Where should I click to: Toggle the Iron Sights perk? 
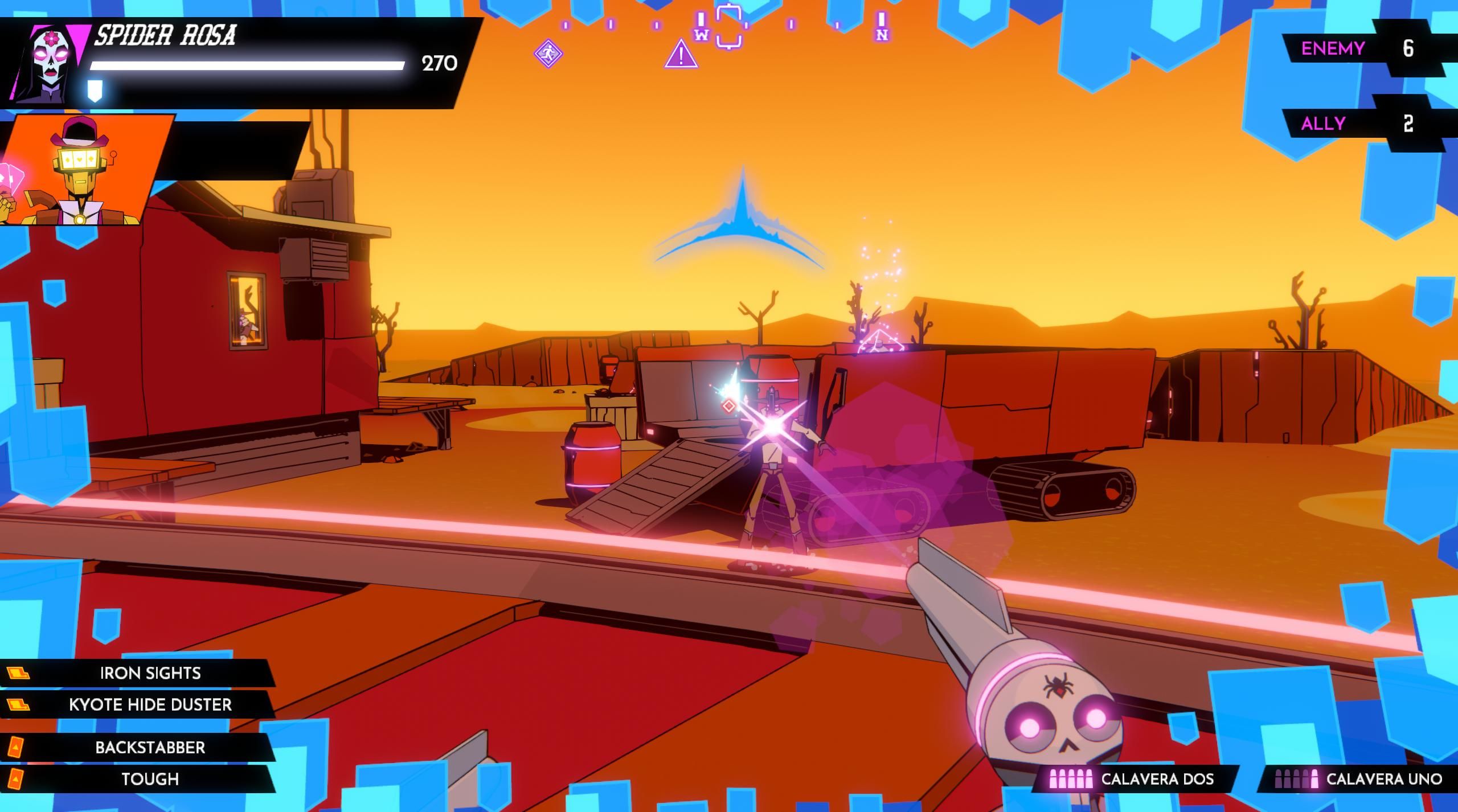tap(150, 674)
